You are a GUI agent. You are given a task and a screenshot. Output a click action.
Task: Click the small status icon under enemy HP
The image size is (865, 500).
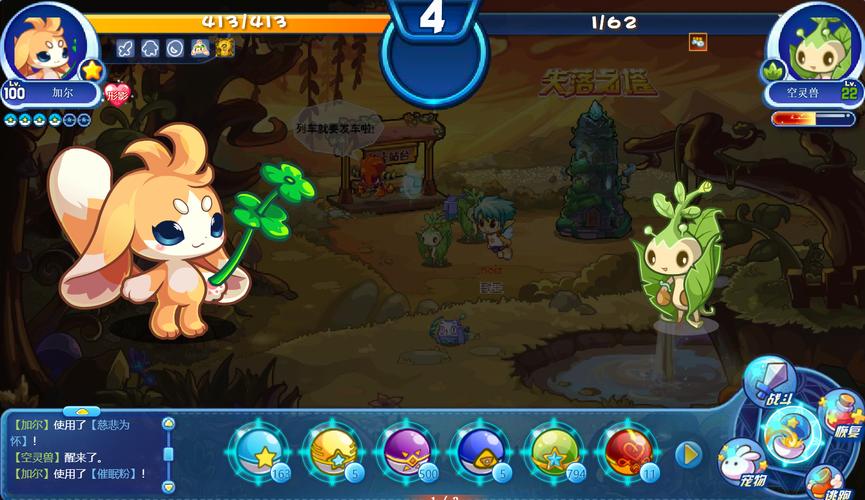pyautogui.click(x=698, y=42)
